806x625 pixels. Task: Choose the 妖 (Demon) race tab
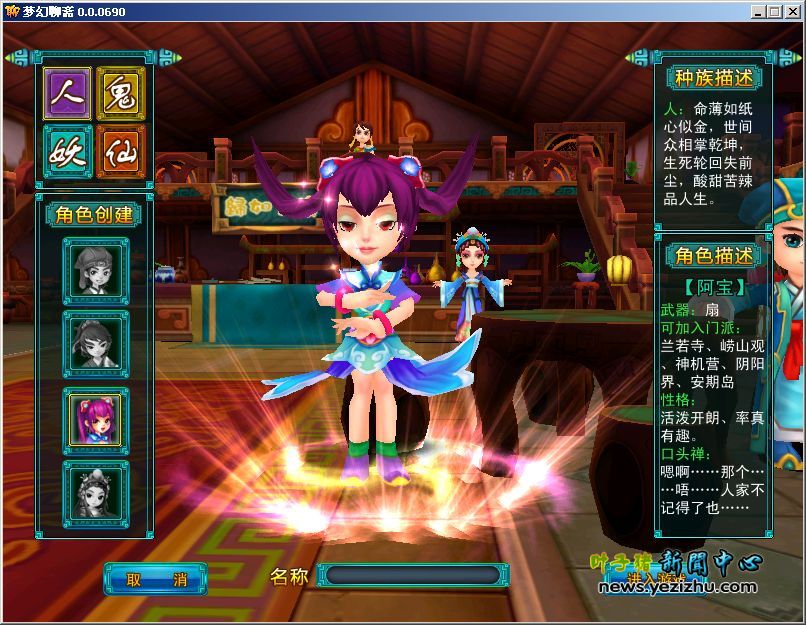[x=68, y=151]
